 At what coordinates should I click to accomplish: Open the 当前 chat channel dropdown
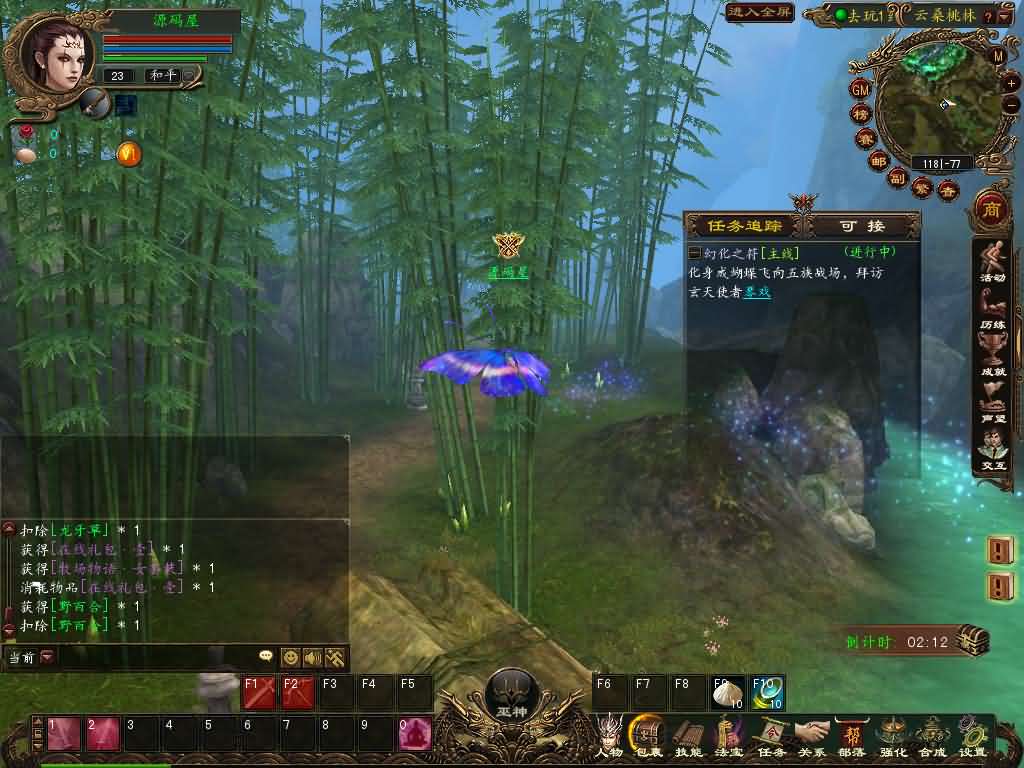[x=47, y=657]
